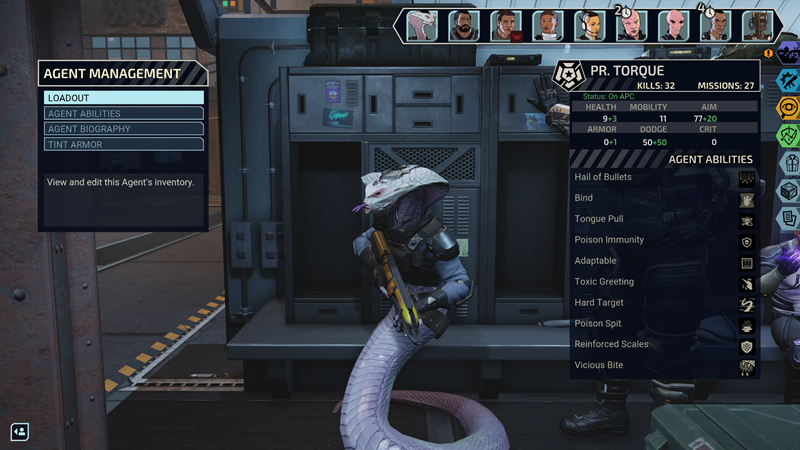Open the Loadout menu entry

point(123,98)
